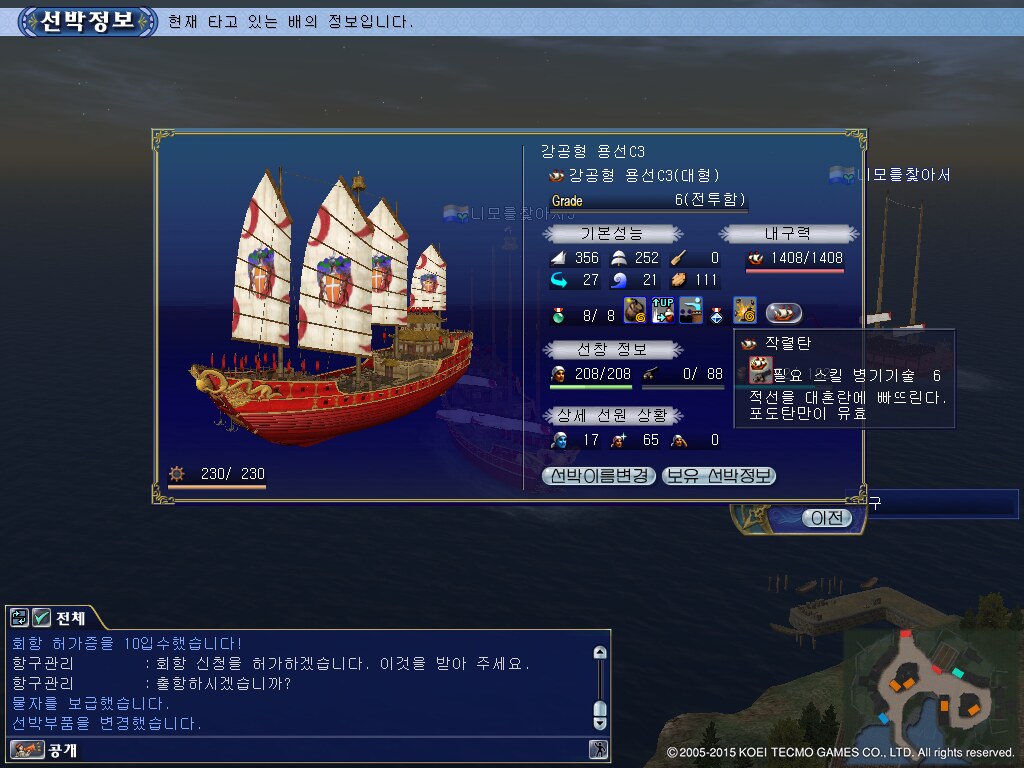This screenshot has height=768, width=1024.
Task: Click the UP arrow ship skill icon
Action: 663,311
